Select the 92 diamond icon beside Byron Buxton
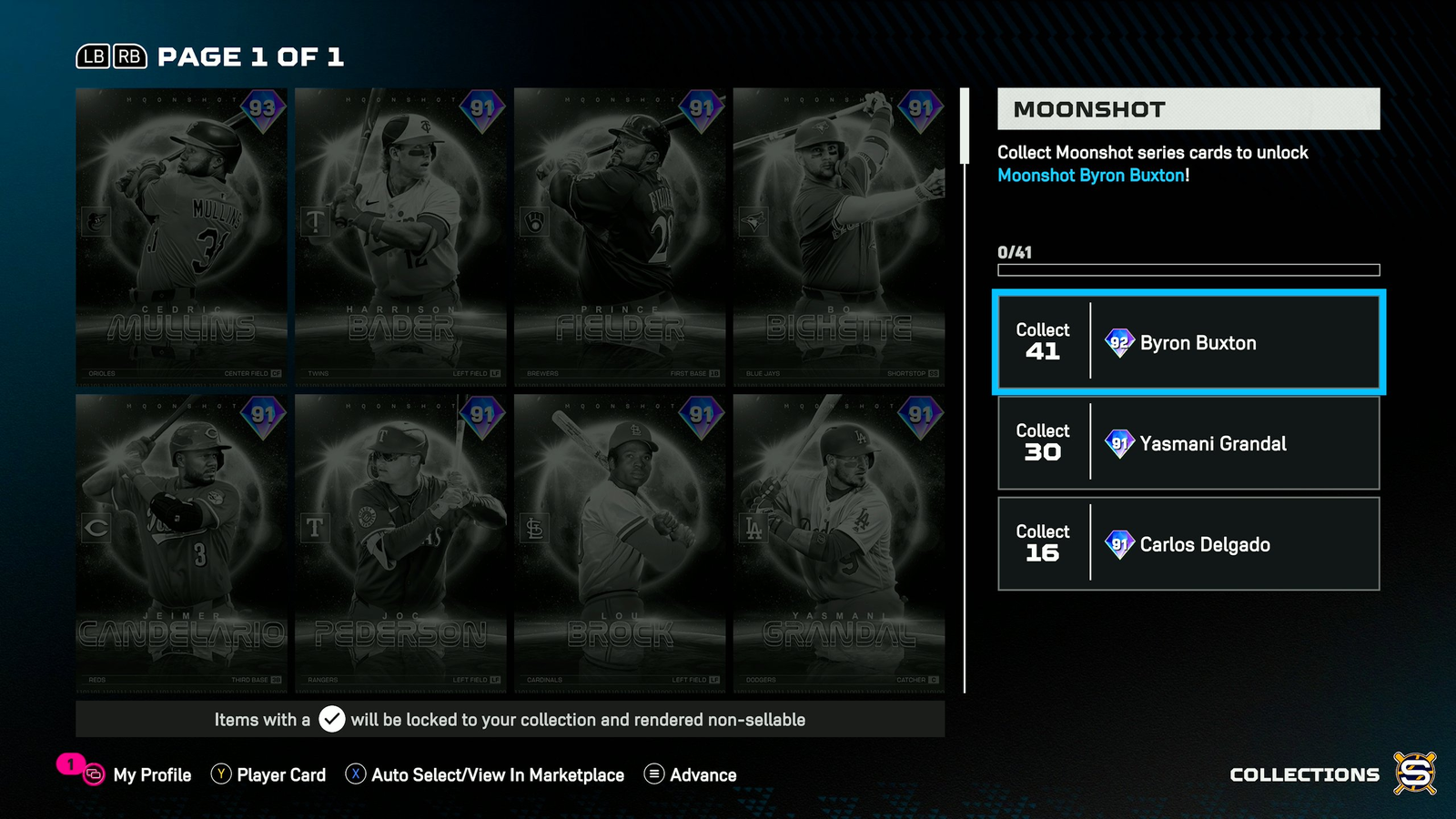The width and height of the screenshot is (1456, 819). 1118,343
